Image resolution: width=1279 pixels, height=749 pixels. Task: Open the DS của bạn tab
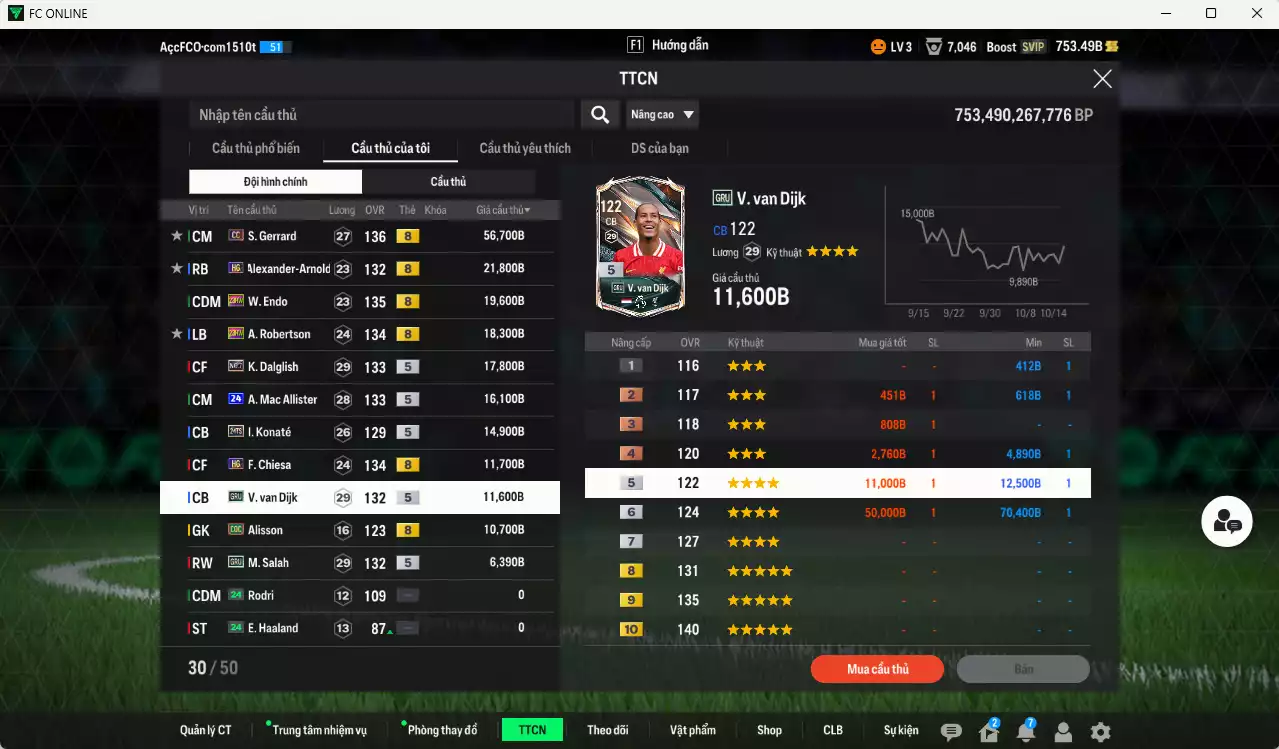(x=659, y=149)
